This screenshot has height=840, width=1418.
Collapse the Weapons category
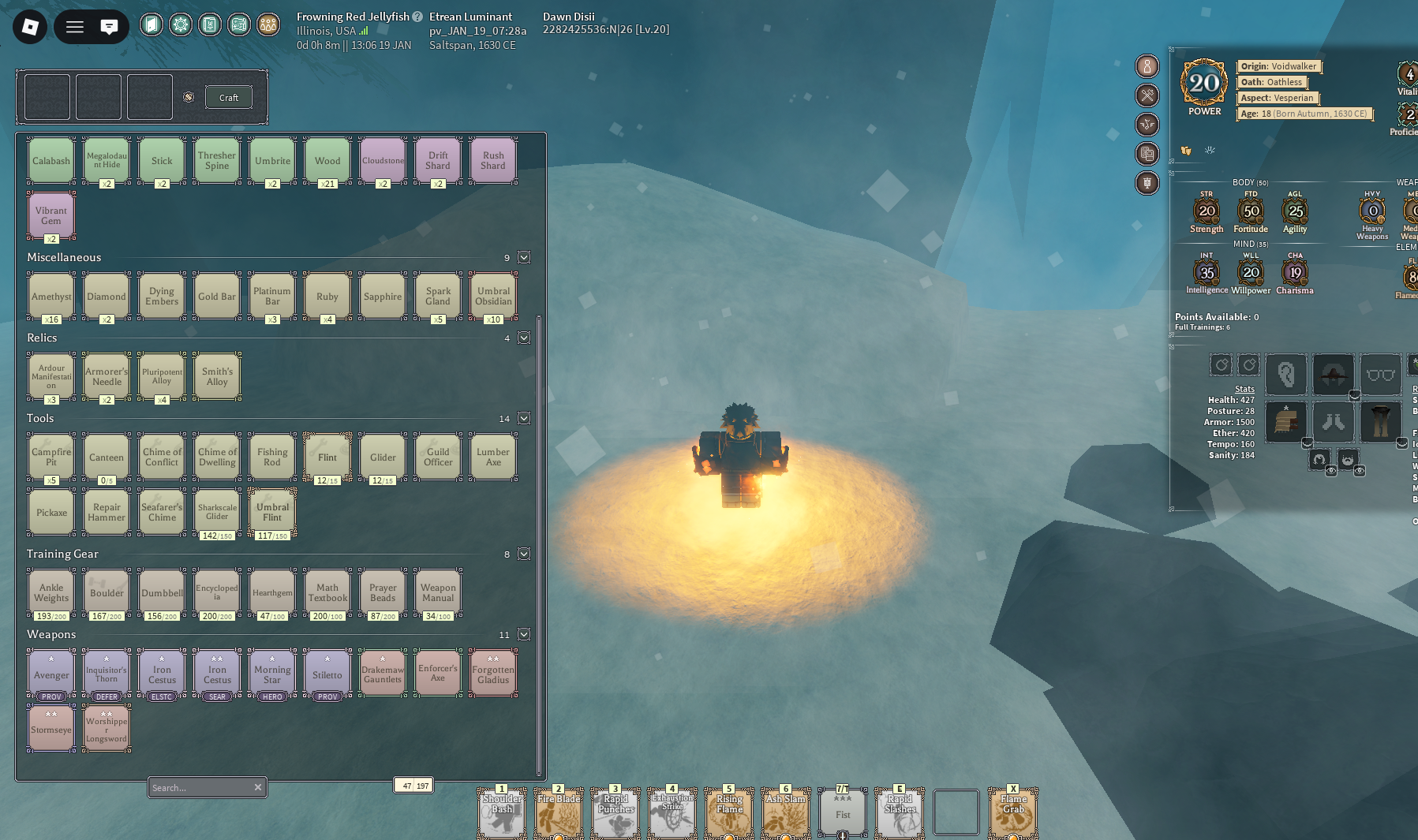tap(524, 635)
